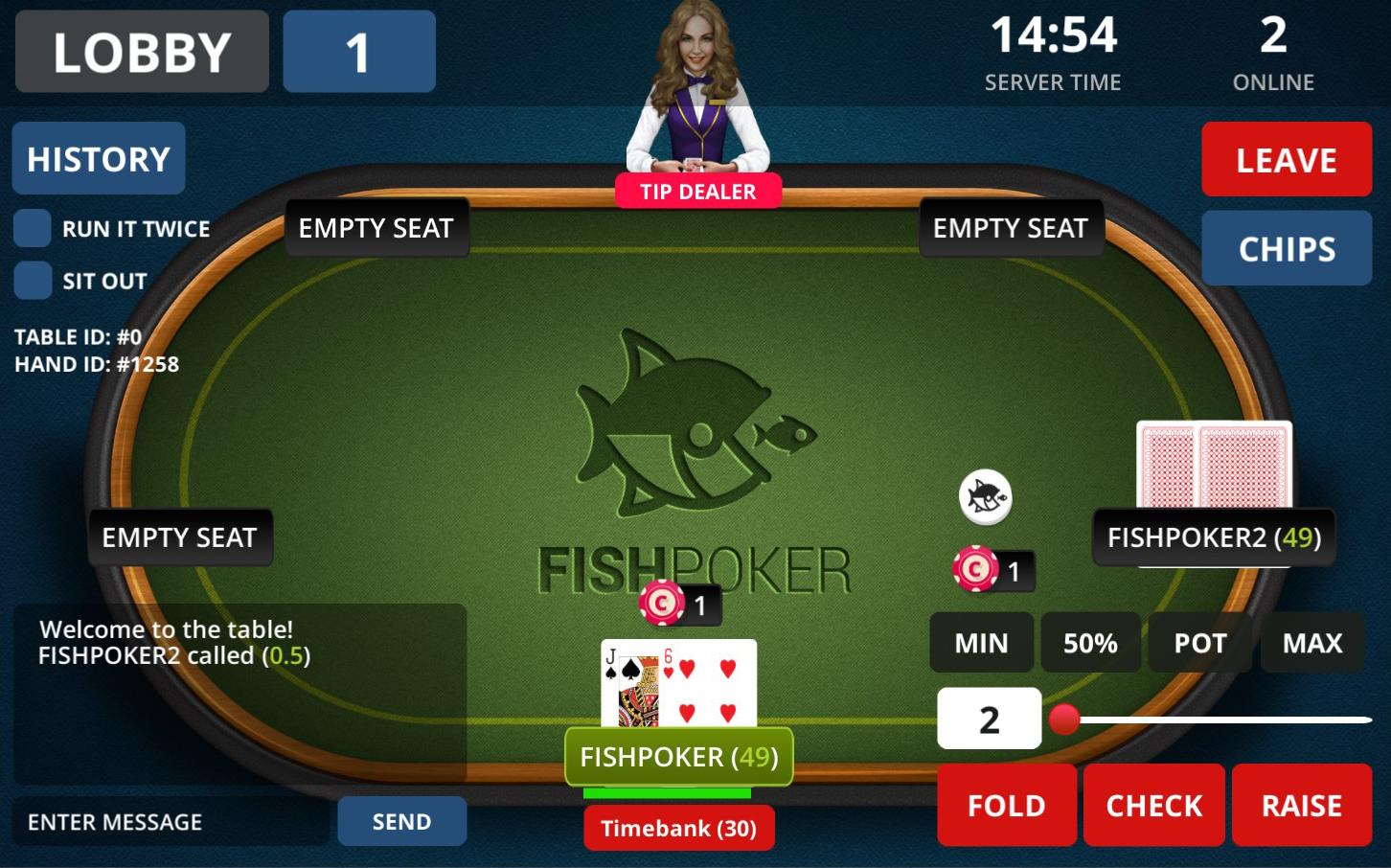Click the red bet slider handle

pos(1063,719)
